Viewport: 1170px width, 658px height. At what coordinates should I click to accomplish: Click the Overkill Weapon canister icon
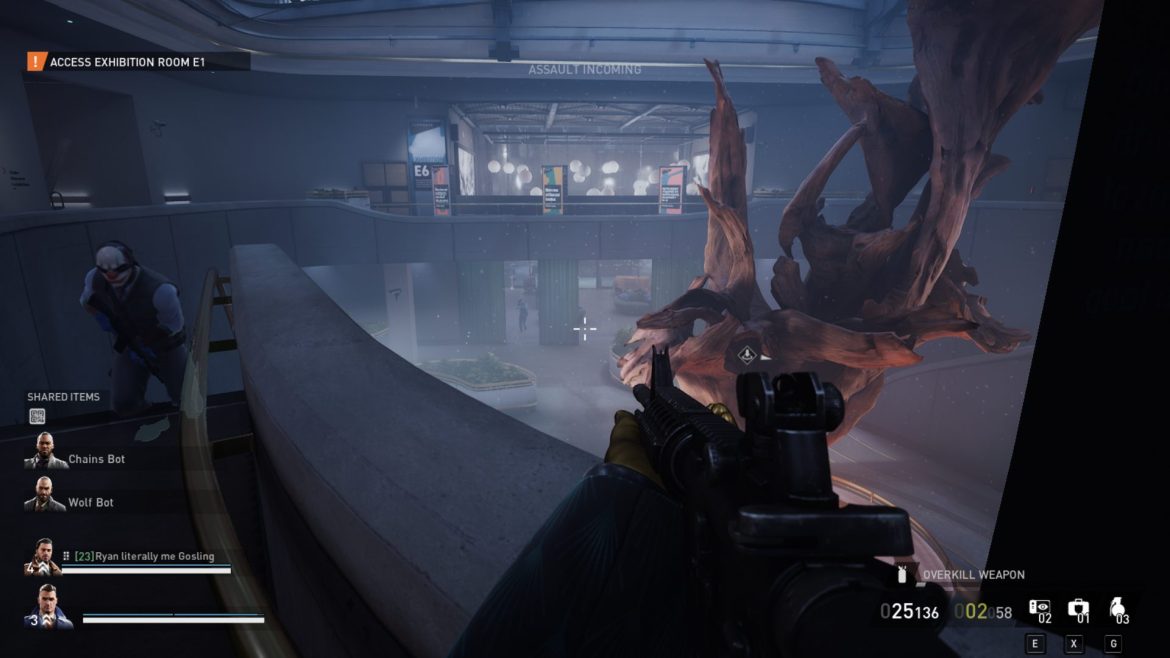pyautogui.click(x=903, y=575)
